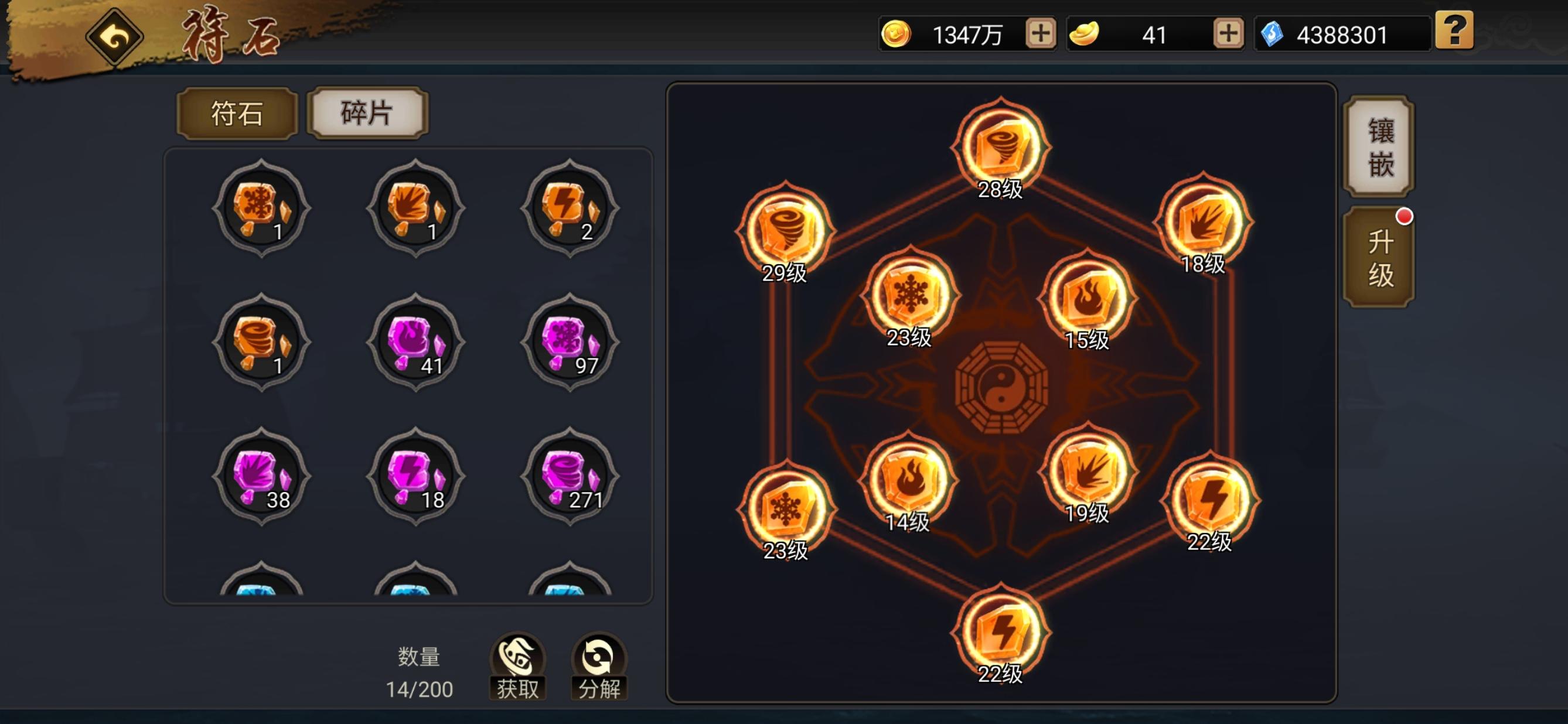This screenshot has height=724, width=1568.
Task: Switch to the 碎片 fragments tab
Action: [367, 114]
